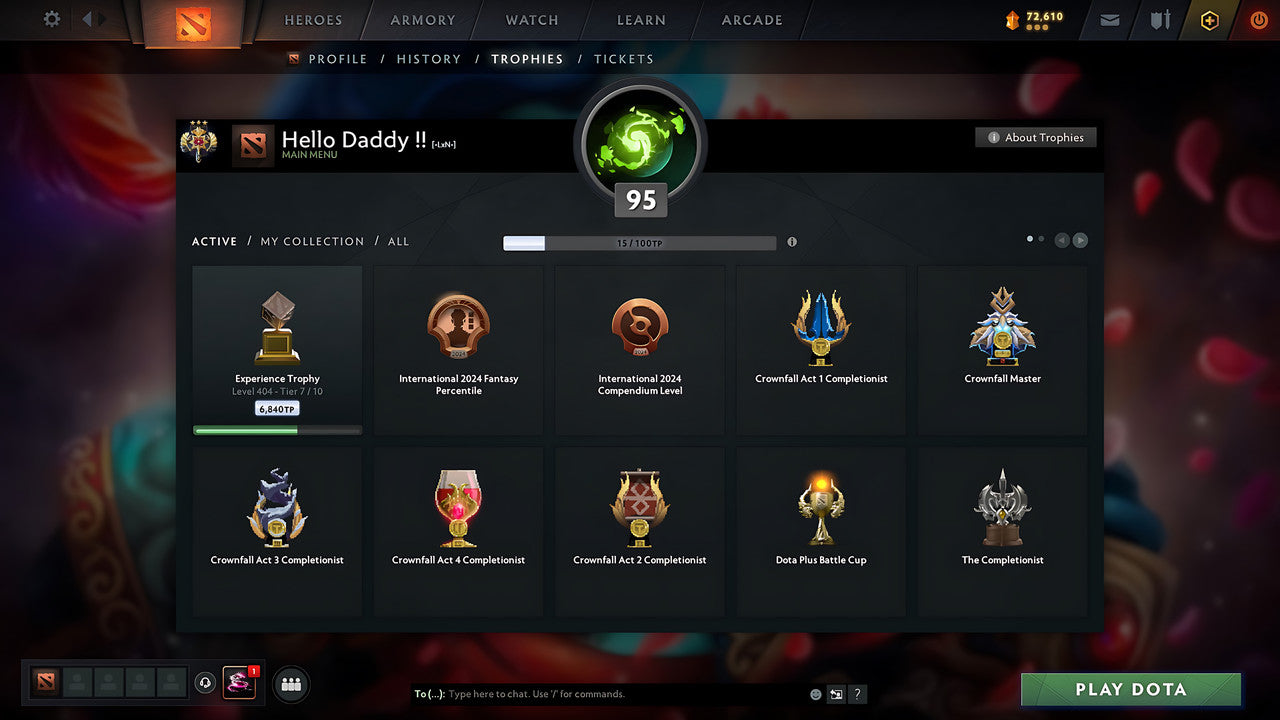Select the first page dot indicator
The image size is (1280, 720).
click(1029, 239)
